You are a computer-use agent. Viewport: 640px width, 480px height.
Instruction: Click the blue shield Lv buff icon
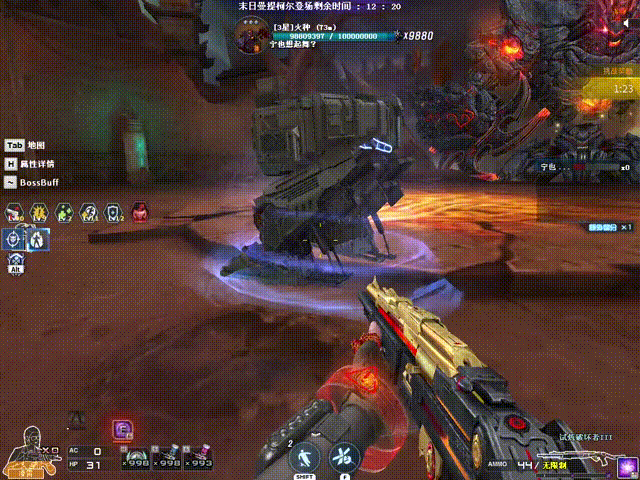[x=114, y=212]
